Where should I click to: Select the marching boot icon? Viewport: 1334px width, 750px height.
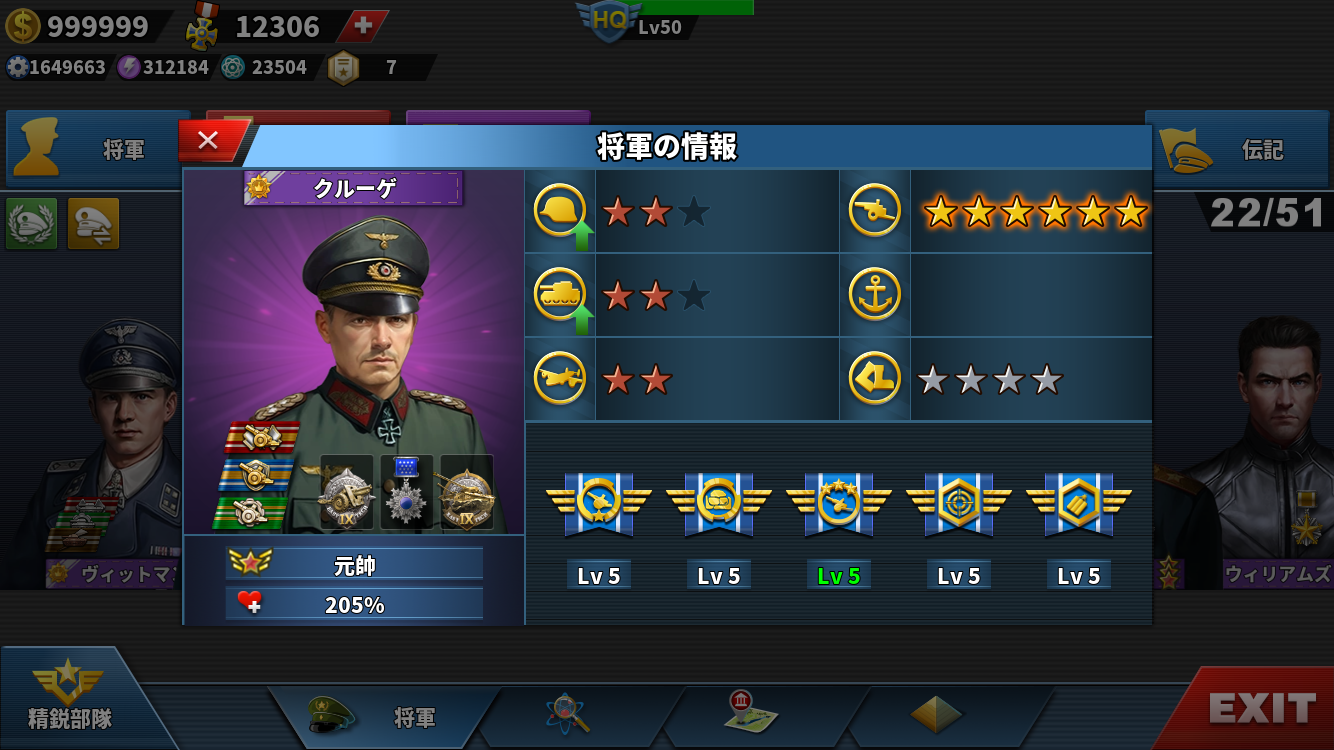(875, 379)
